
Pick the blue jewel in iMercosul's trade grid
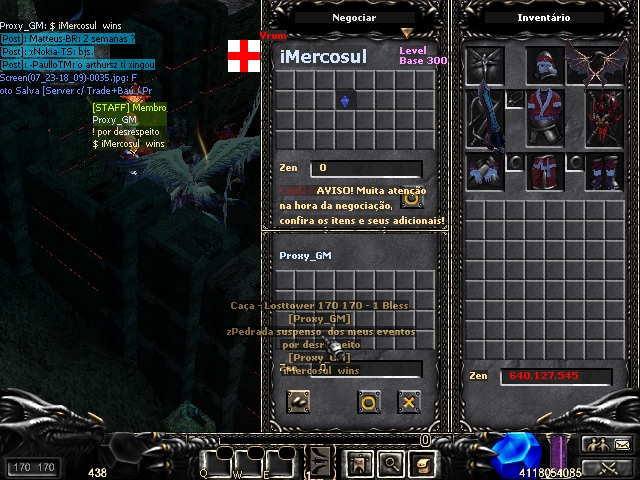click(x=346, y=101)
